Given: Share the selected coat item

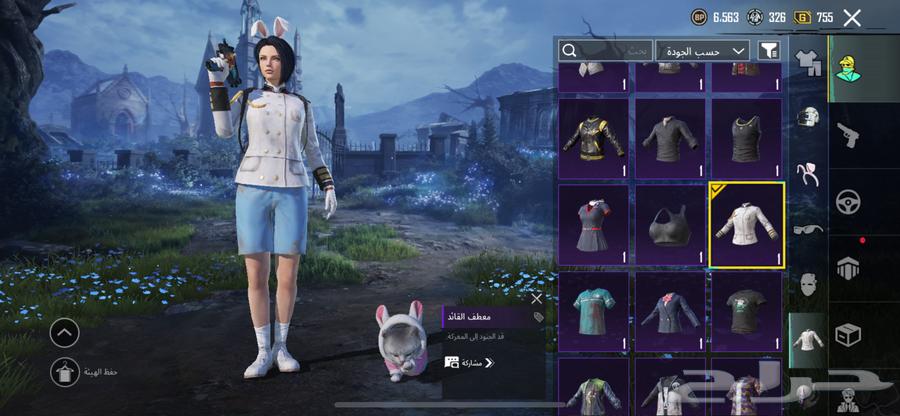Looking at the screenshot, I should (470, 362).
